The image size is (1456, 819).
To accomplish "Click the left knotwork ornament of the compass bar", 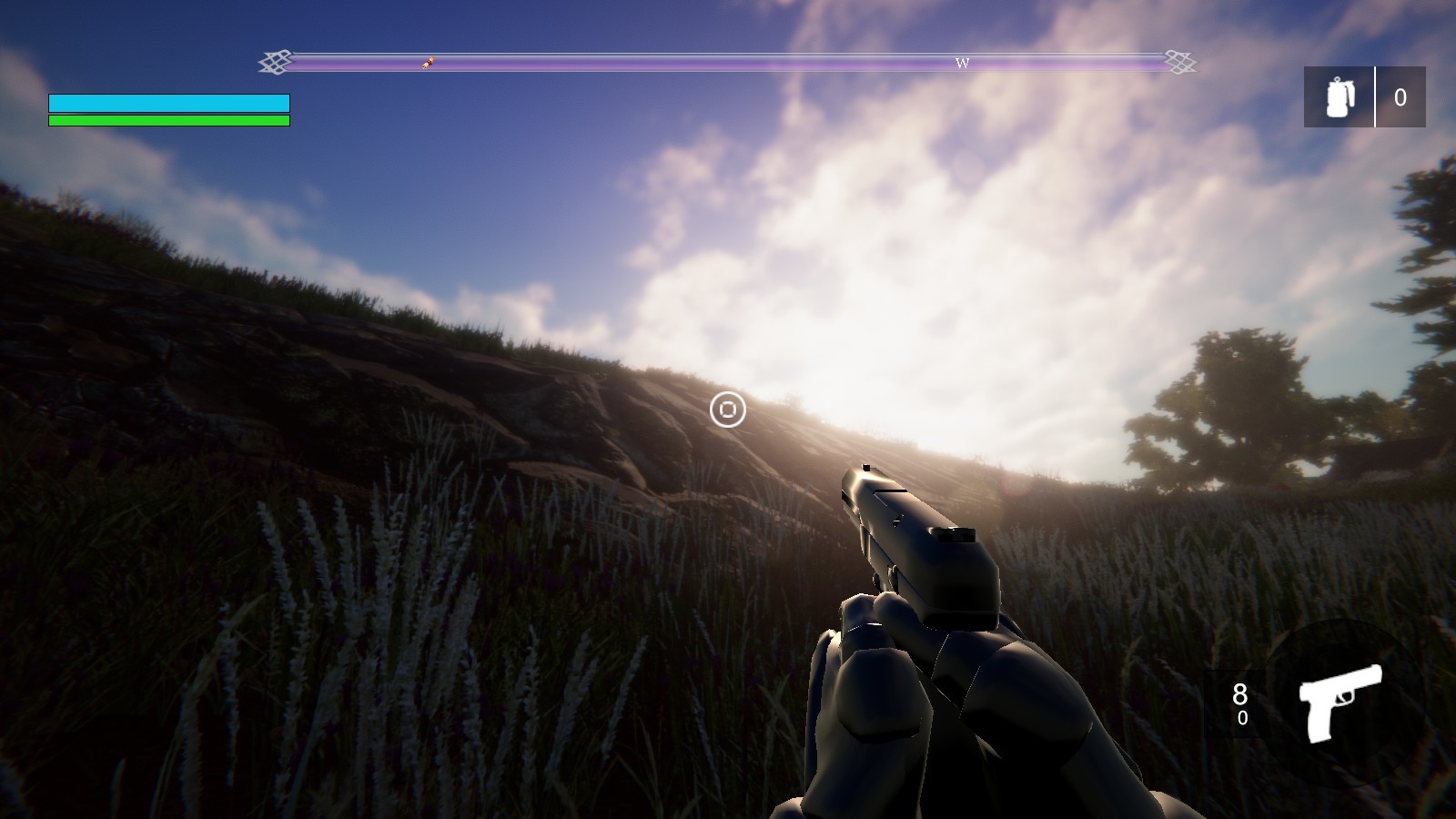I will click(x=275, y=64).
